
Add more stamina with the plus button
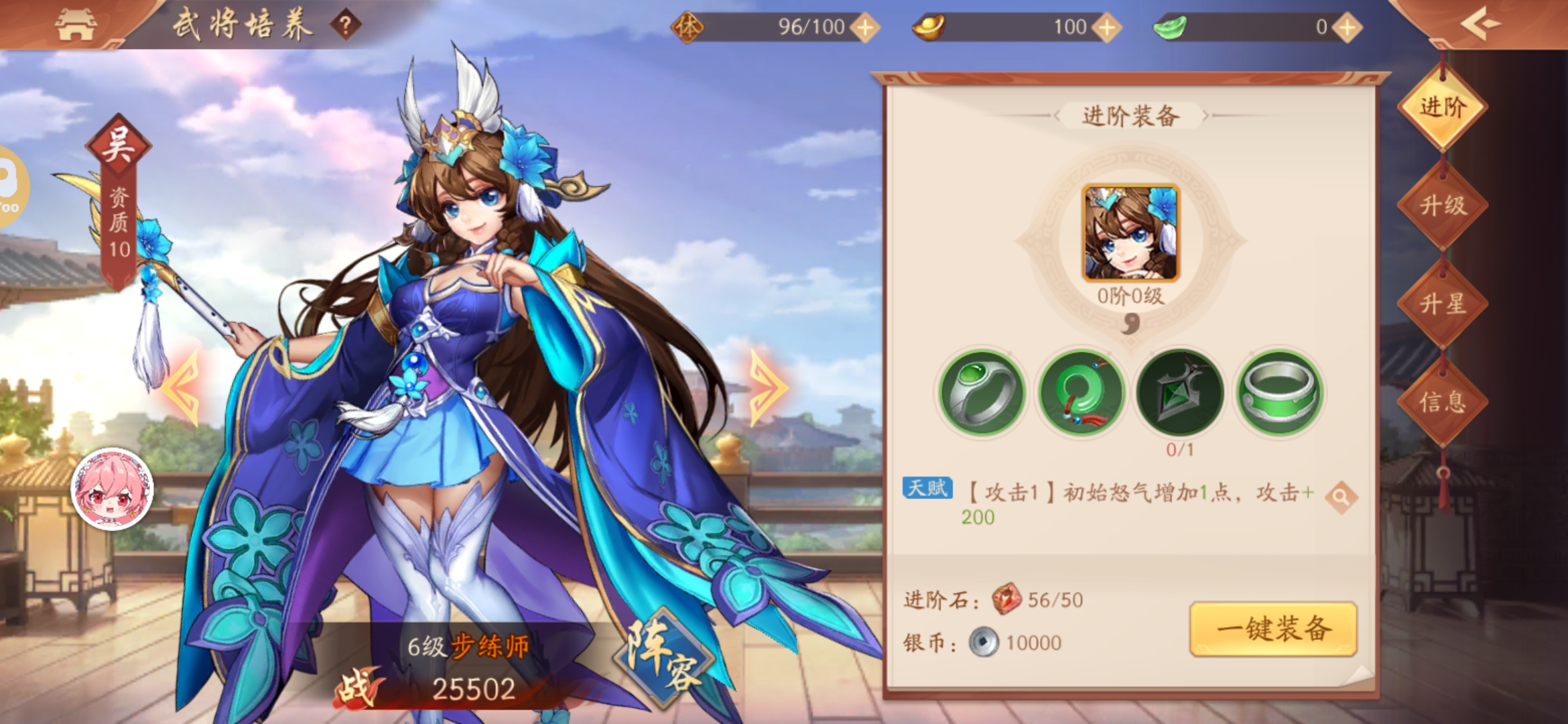865,27
